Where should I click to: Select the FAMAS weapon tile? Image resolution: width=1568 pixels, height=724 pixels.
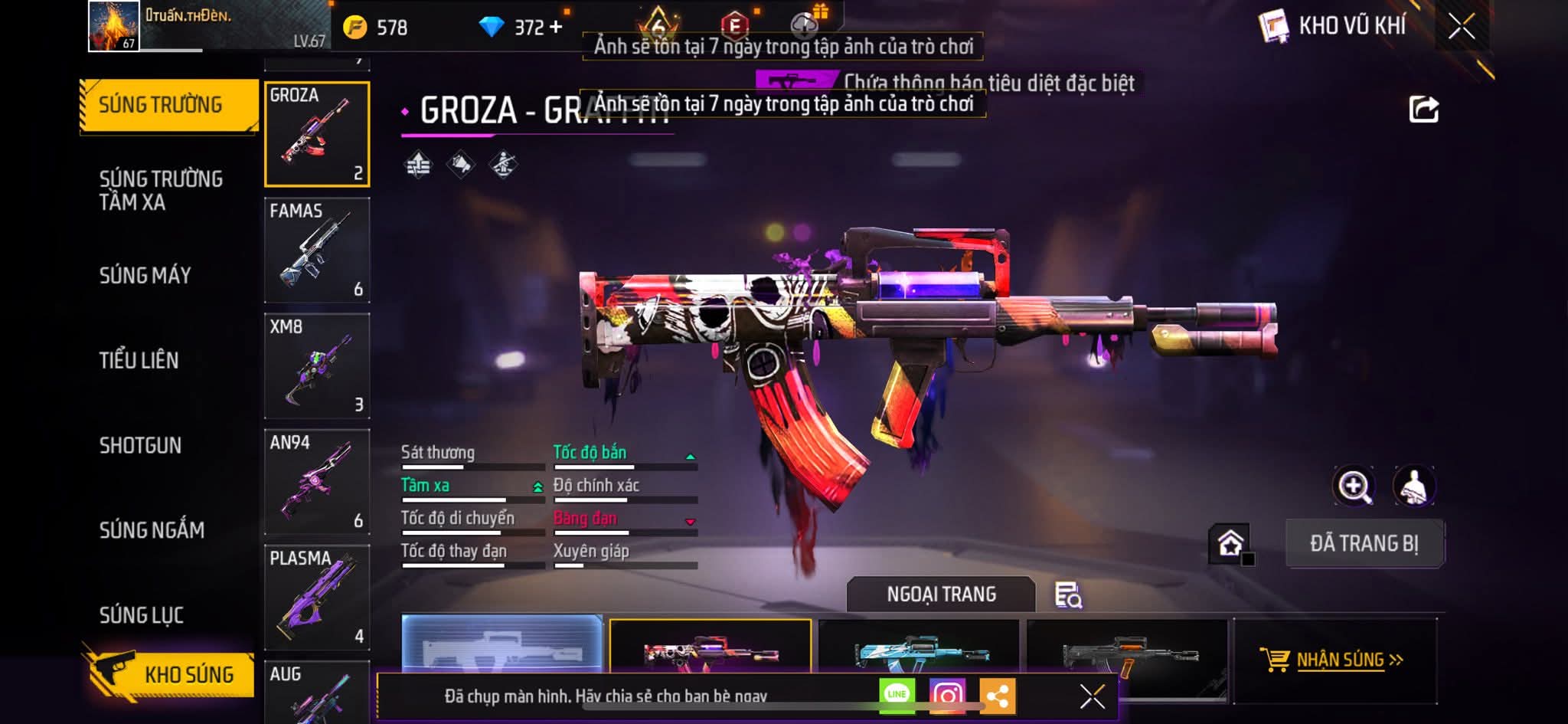coord(317,250)
